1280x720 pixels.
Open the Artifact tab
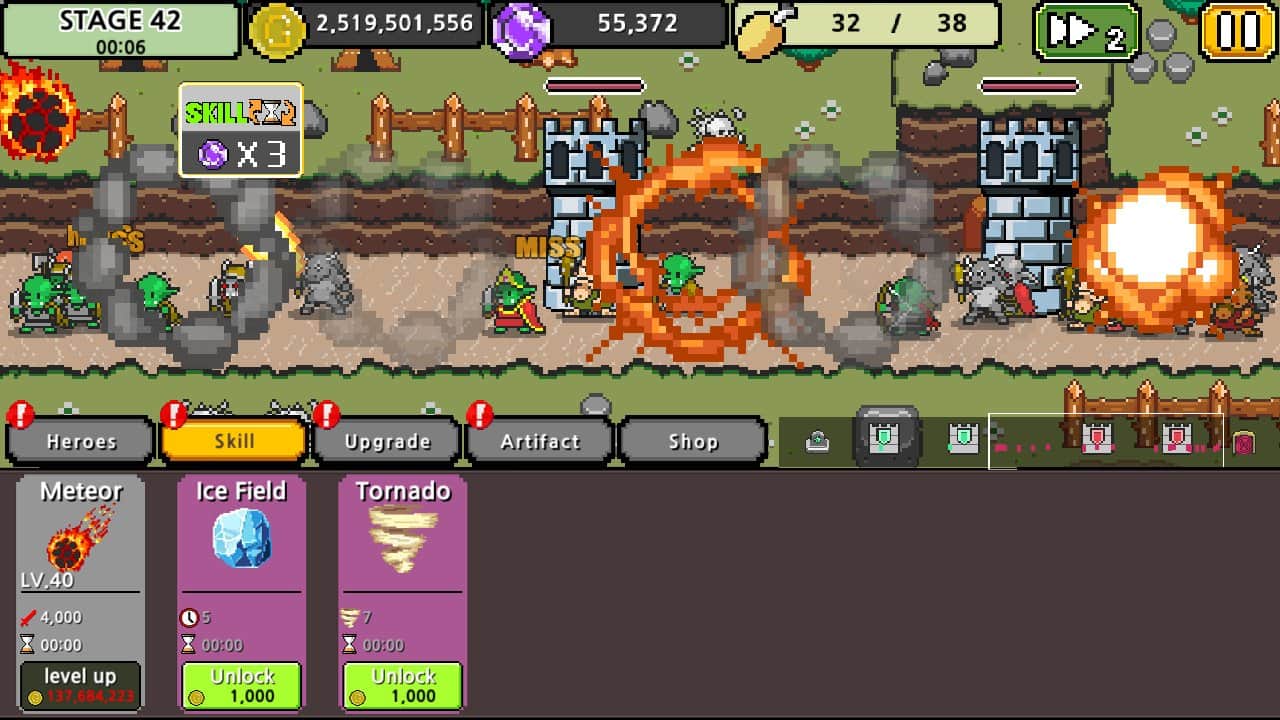tap(538, 441)
